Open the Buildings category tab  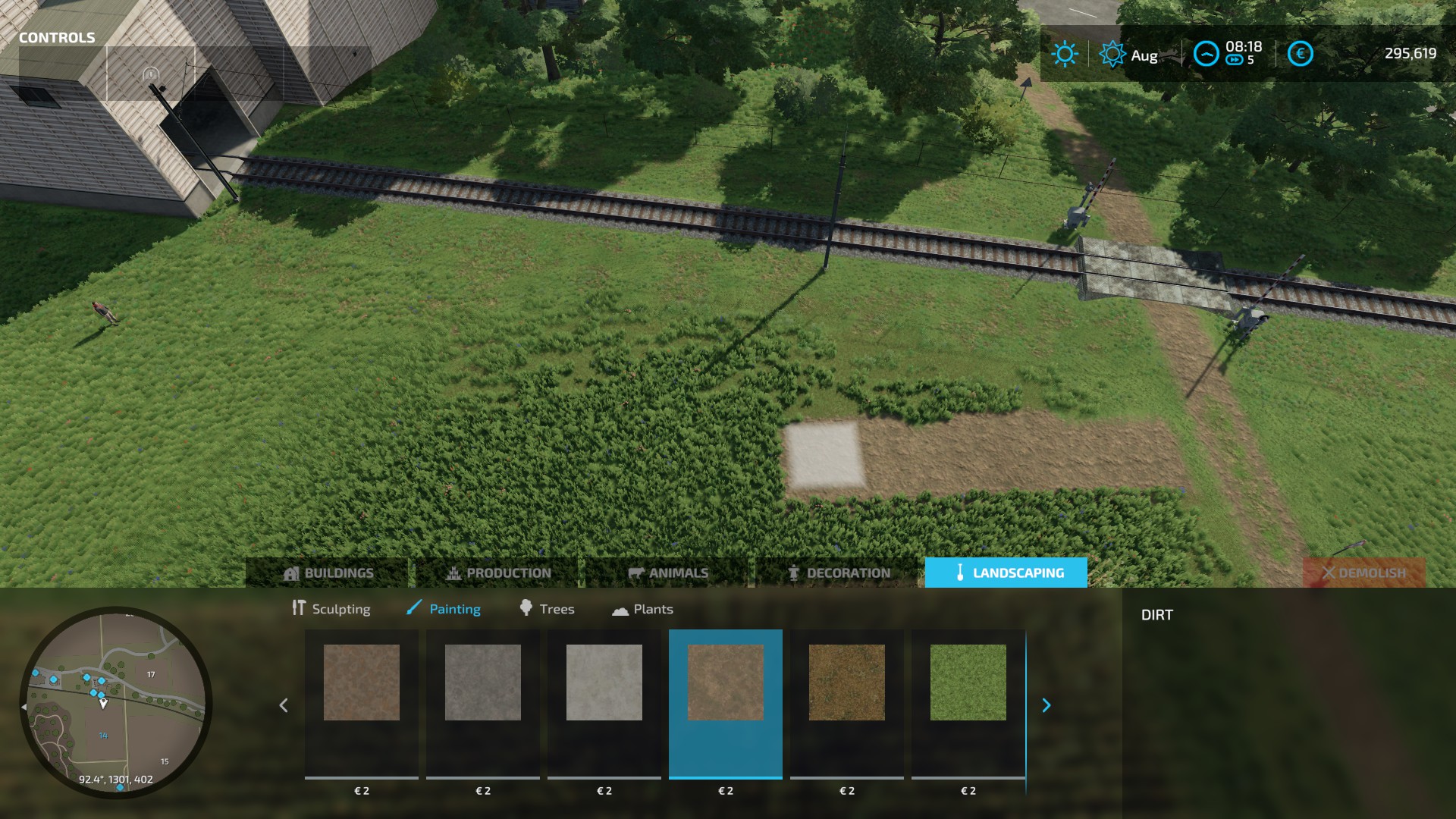click(328, 573)
